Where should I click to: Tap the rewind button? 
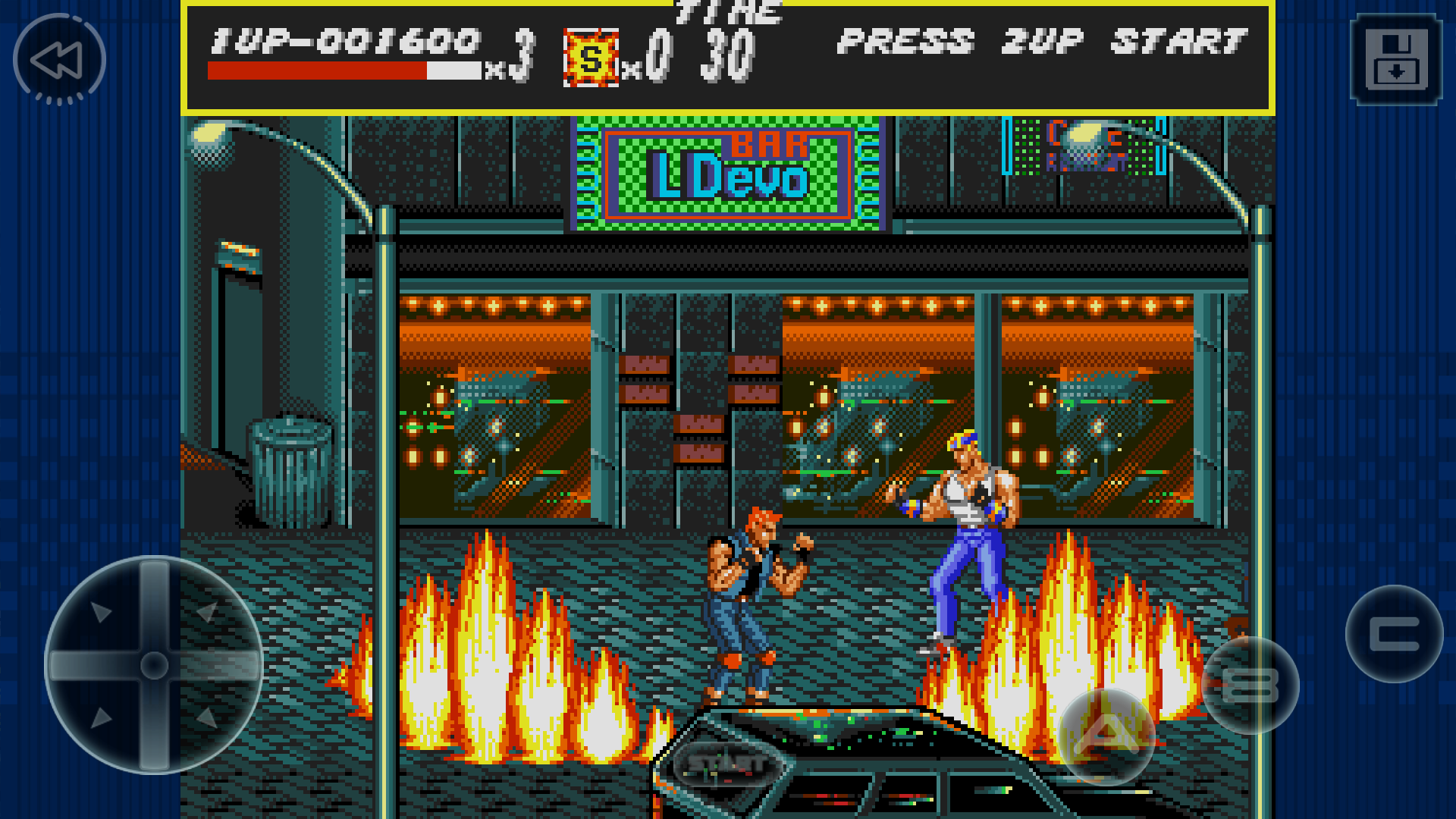click(59, 59)
